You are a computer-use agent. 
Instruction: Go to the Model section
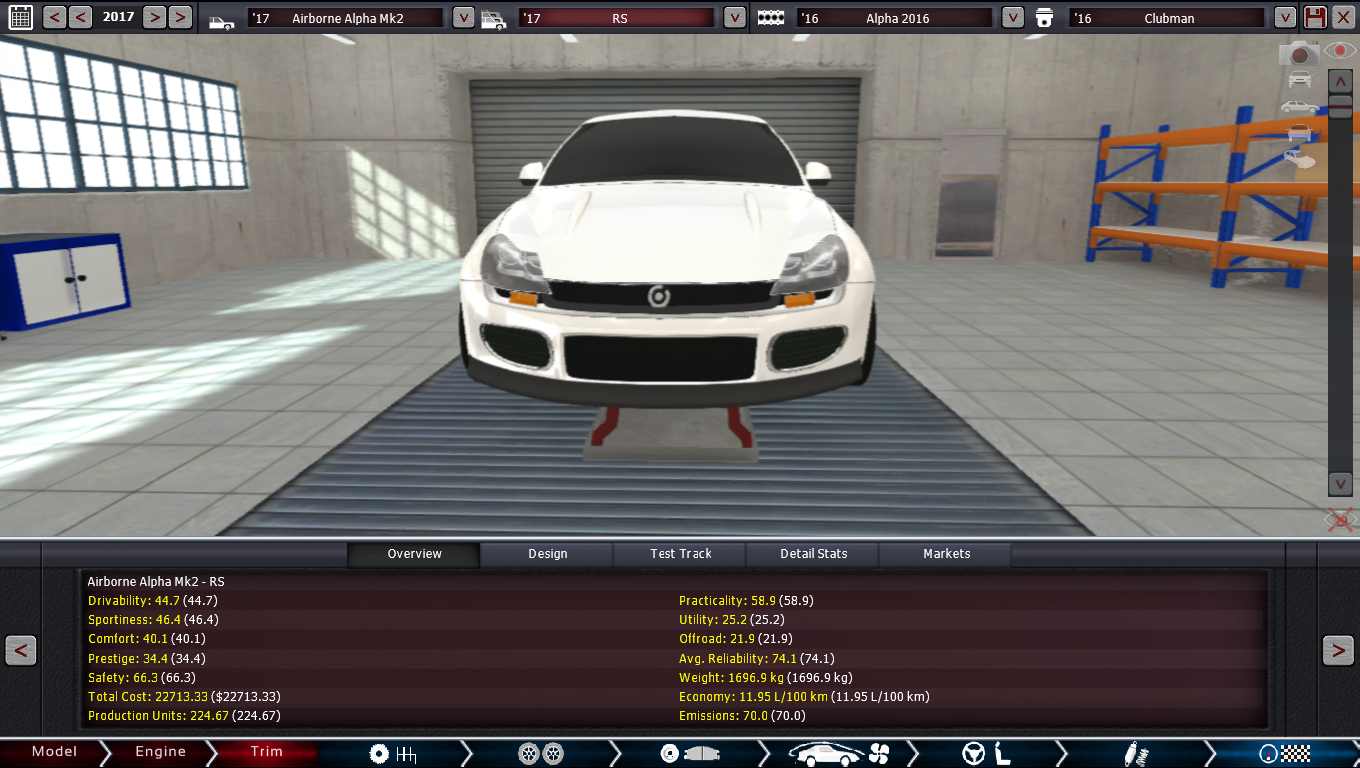tap(54, 752)
